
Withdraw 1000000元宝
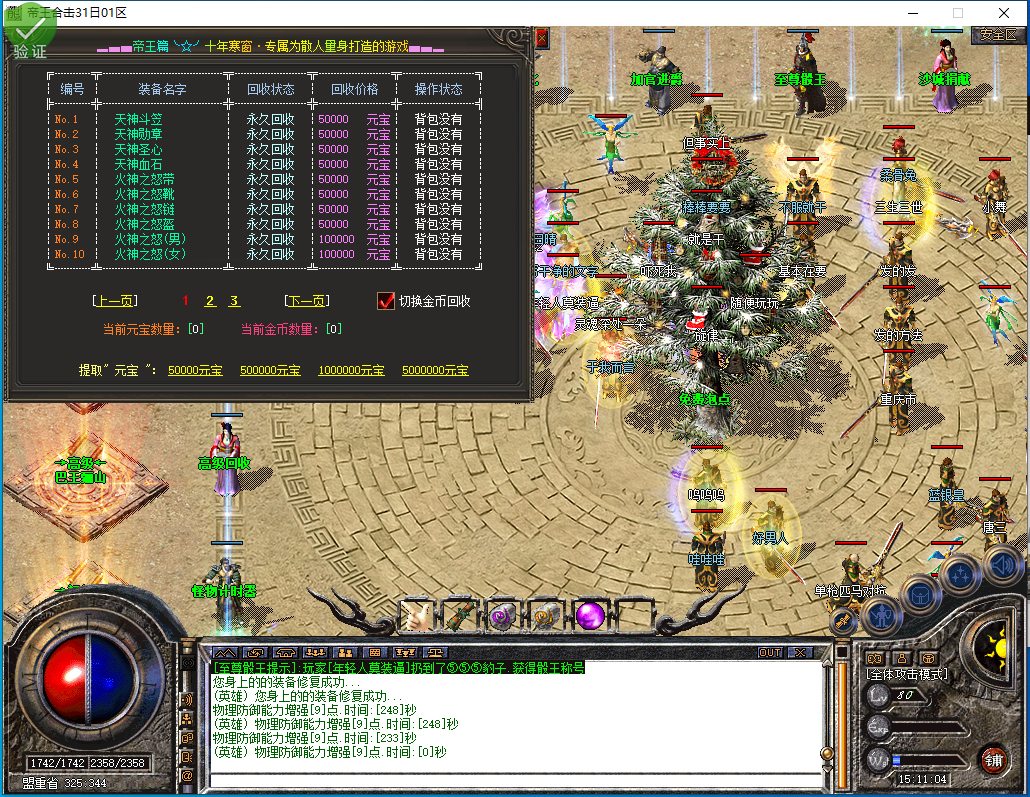[x=351, y=370]
